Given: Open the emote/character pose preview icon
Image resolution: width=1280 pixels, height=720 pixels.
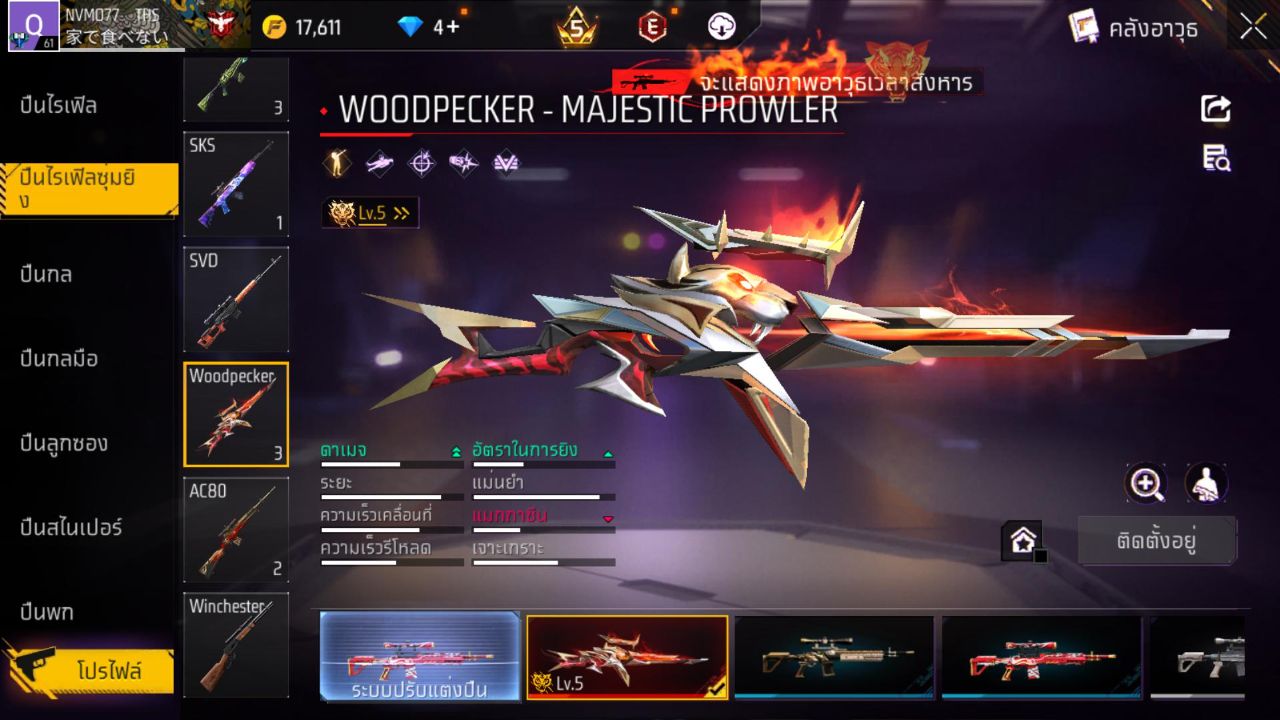Looking at the screenshot, I should click(337, 163).
